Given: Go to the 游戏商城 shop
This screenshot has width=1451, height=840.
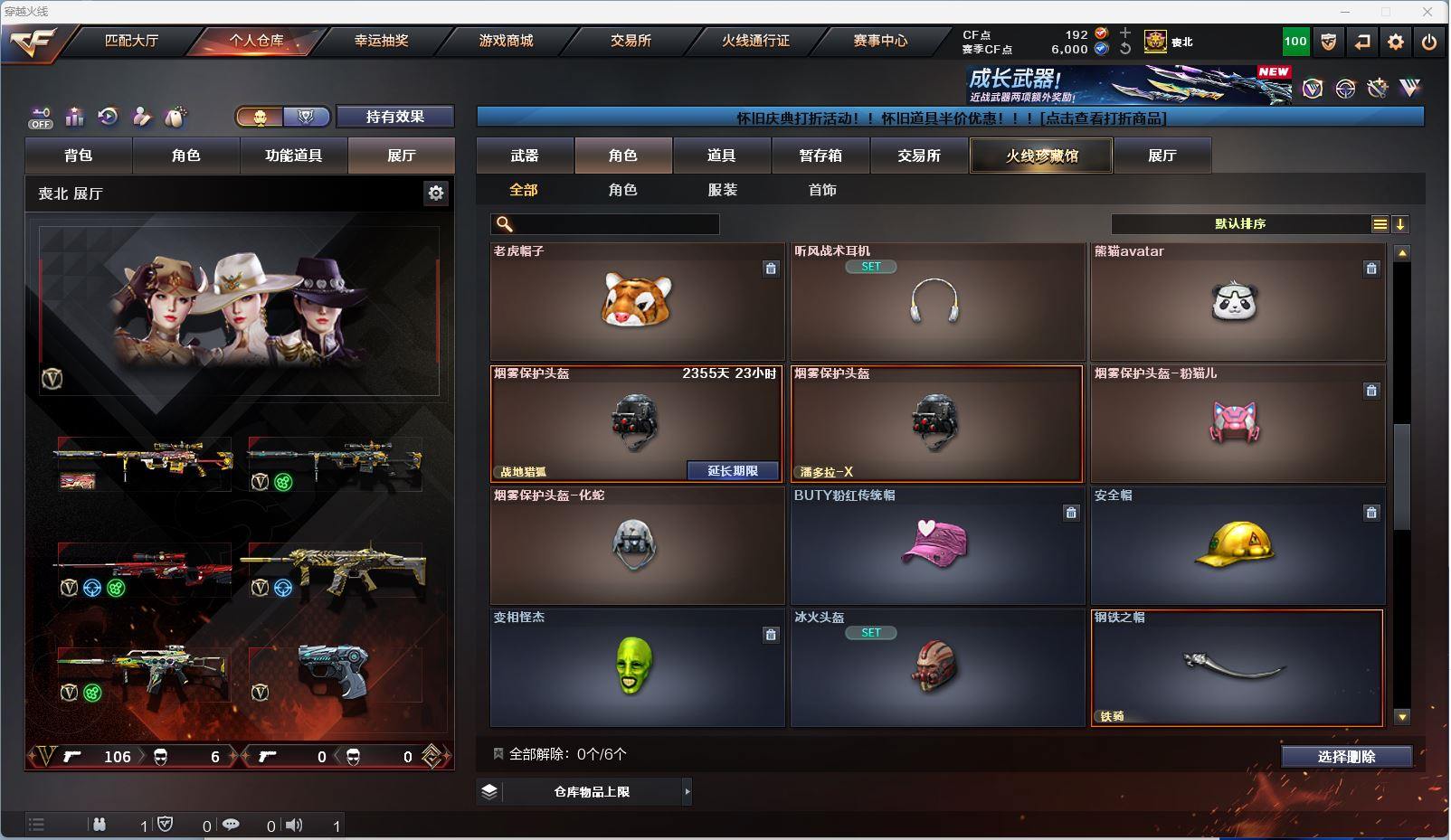Looking at the screenshot, I should [506, 41].
